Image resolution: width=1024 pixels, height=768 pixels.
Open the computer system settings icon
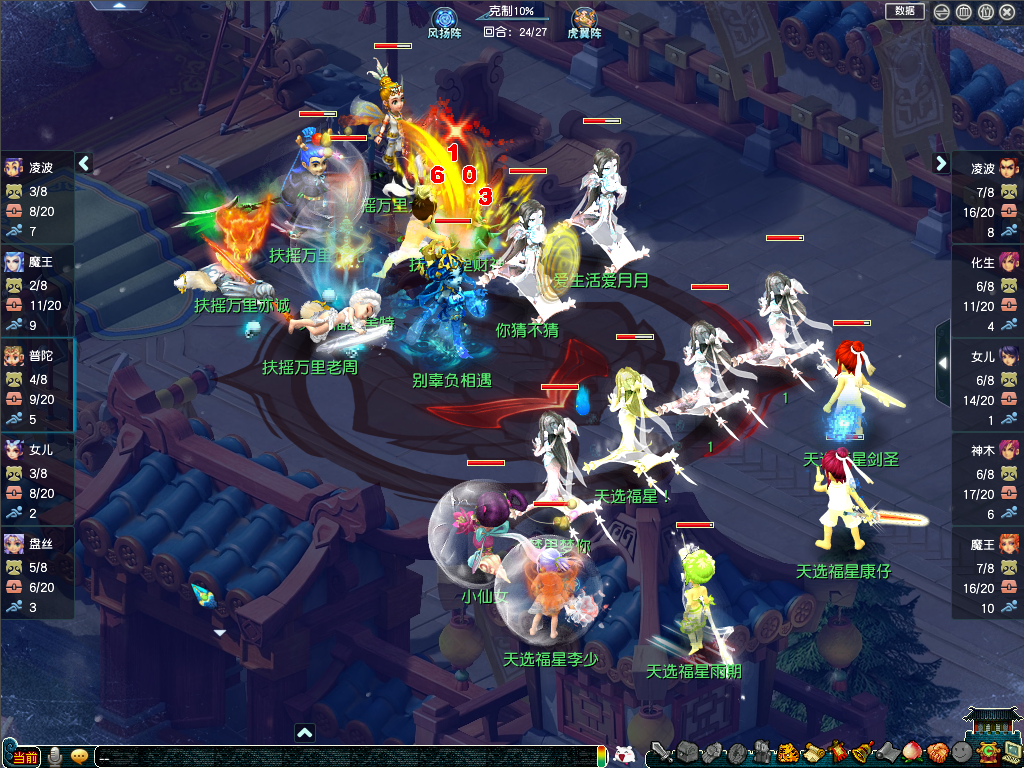pos(1011,752)
